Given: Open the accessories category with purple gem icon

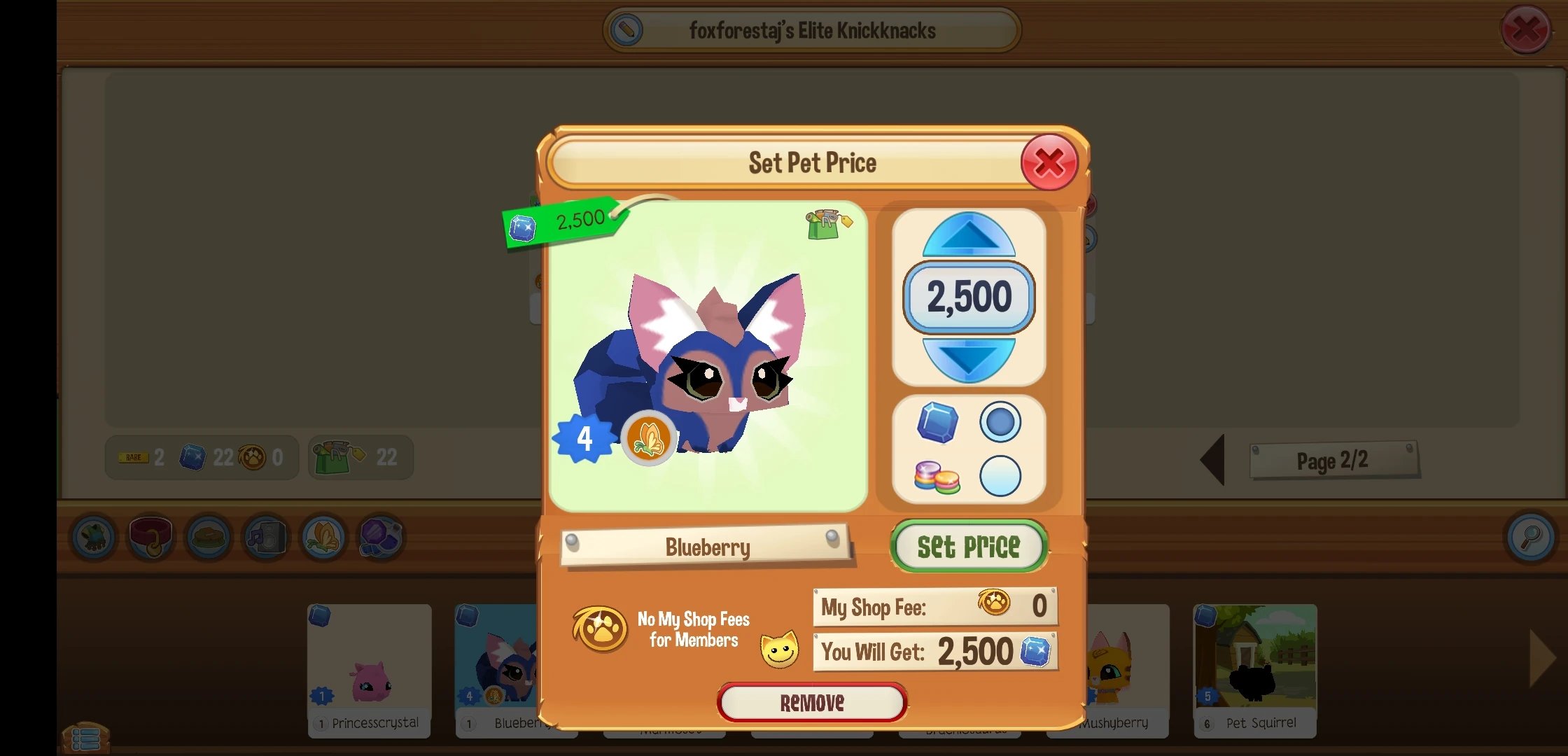Looking at the screenshot, I should click(x=380, y=538).
